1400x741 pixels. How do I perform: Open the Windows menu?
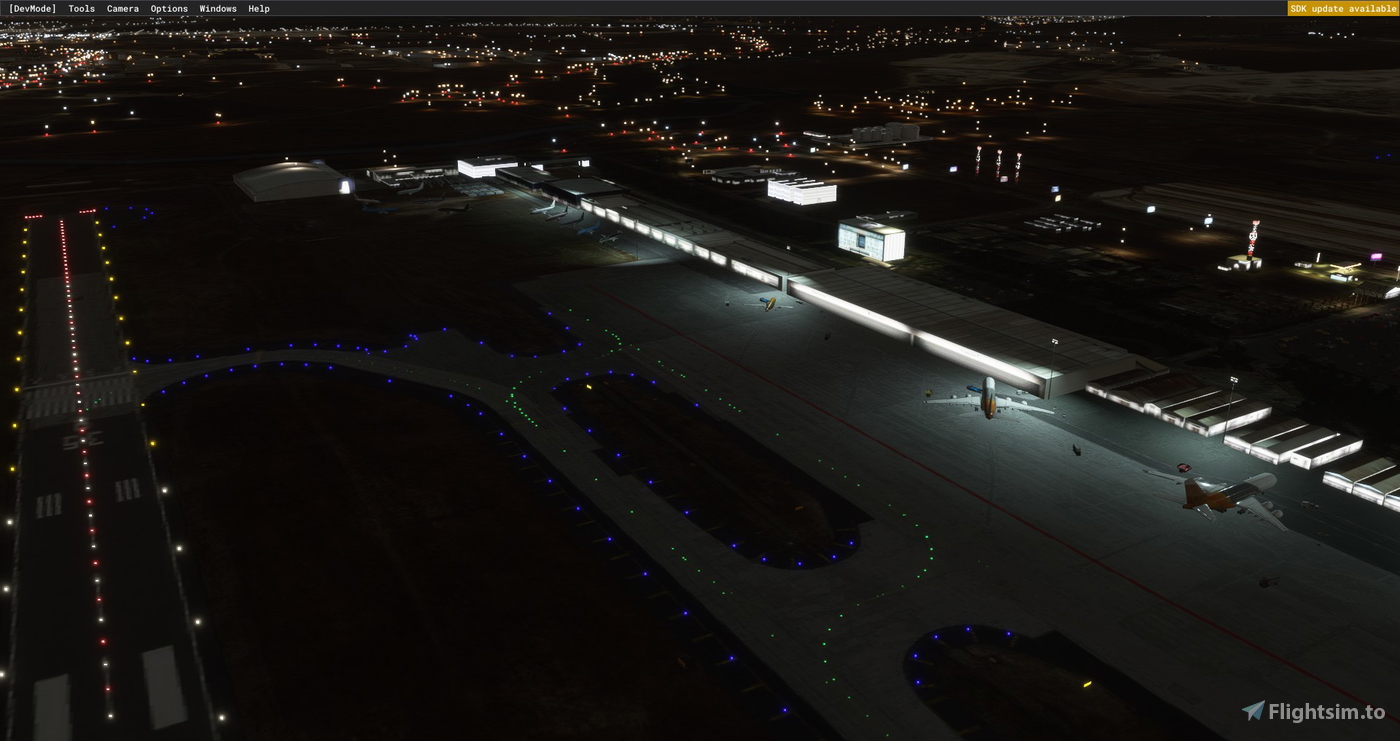pos(217,8)
